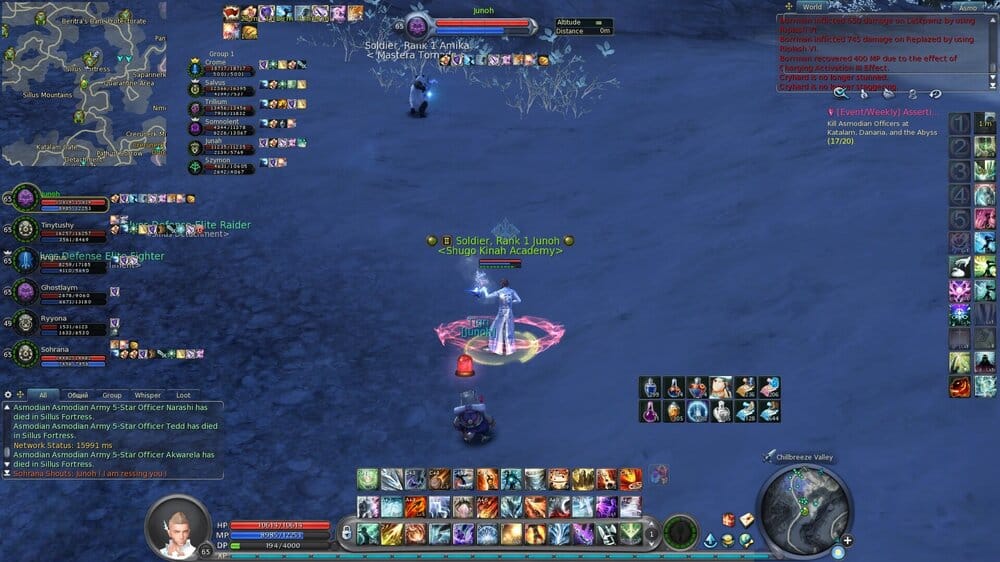Image resolution: width=1000 pixels, height=562 pixels.
Task: Switch to the All chat tab
Action: pos(42,395)
